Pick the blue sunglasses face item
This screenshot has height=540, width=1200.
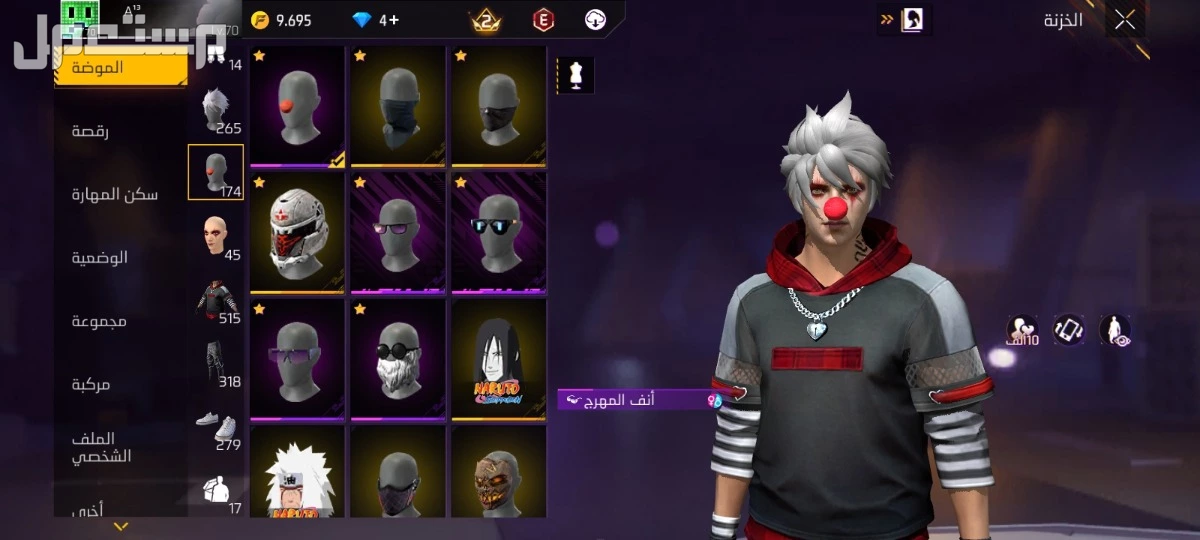click(x=498, y=233)
